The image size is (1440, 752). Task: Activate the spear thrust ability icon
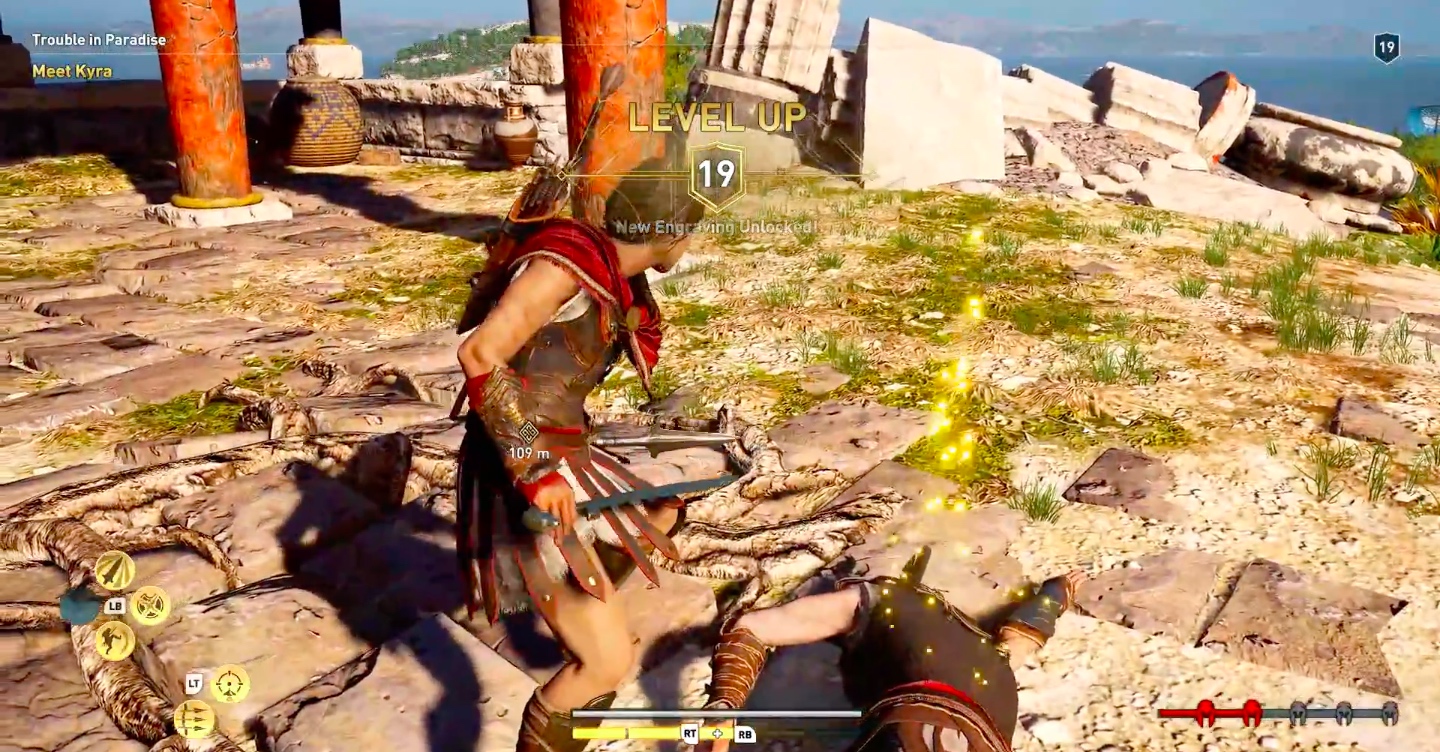tap(115, 570)
